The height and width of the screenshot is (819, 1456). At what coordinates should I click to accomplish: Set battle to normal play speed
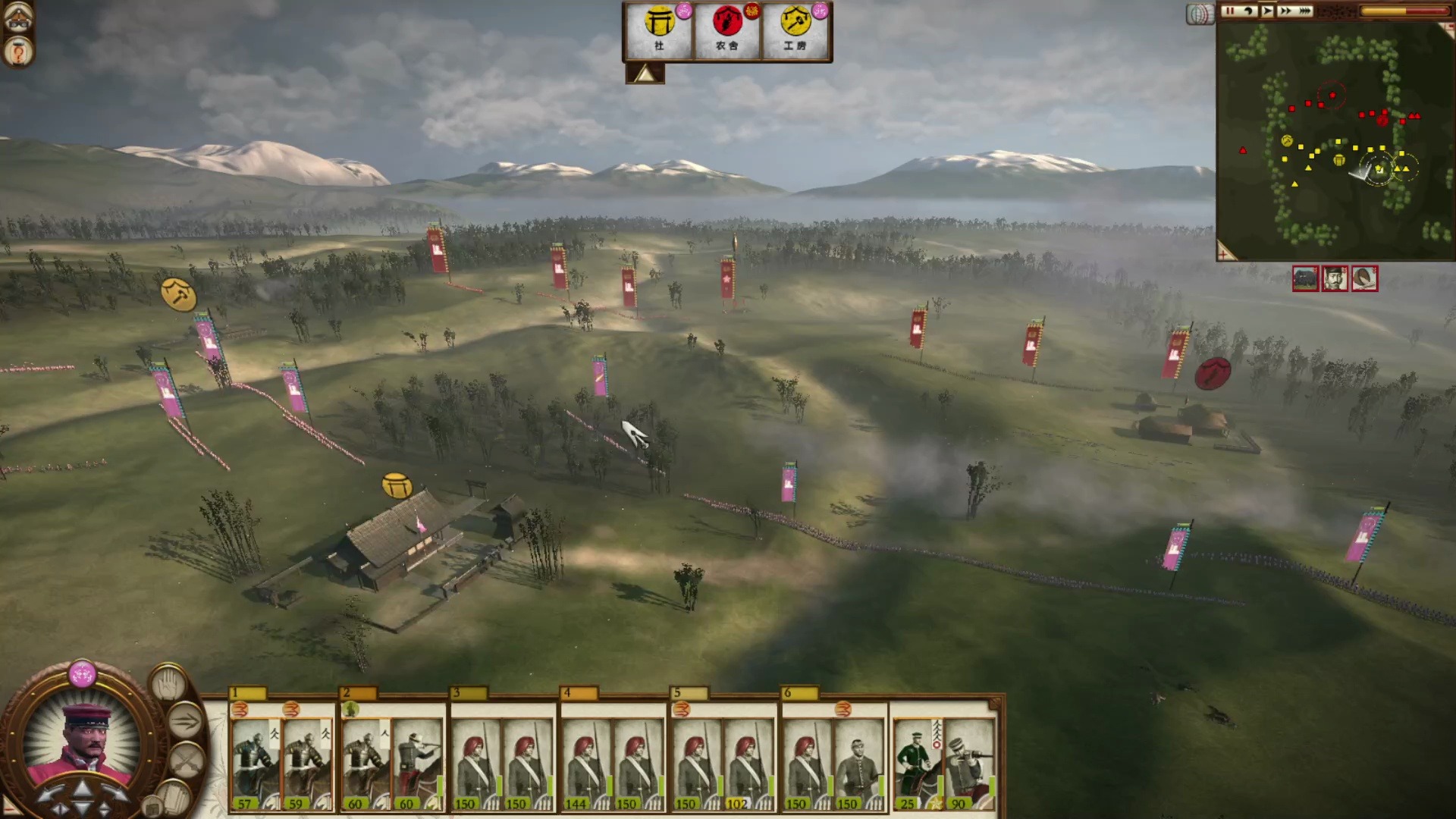coord(1266,11)
